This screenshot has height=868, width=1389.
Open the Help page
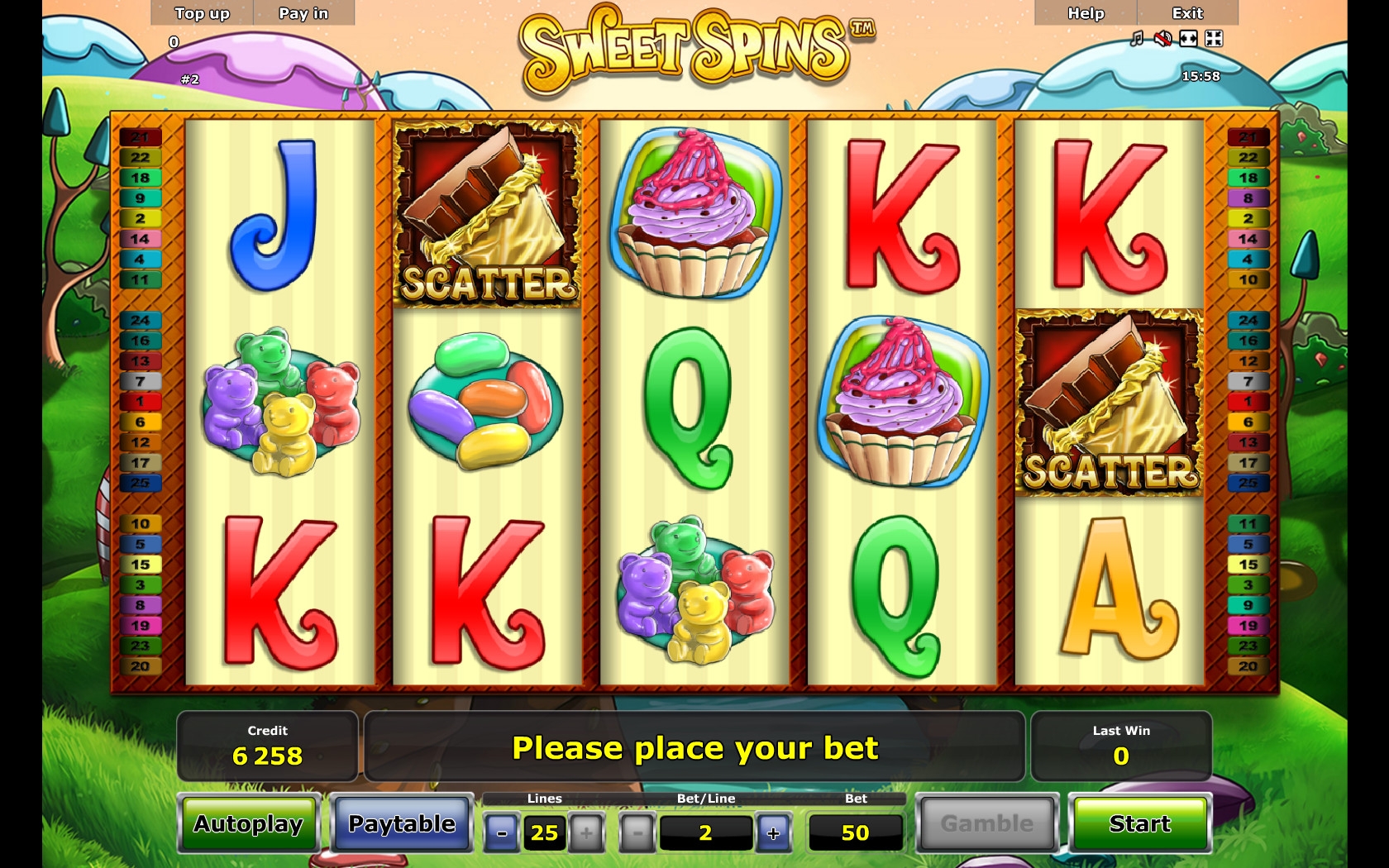tap(1086, 13)
